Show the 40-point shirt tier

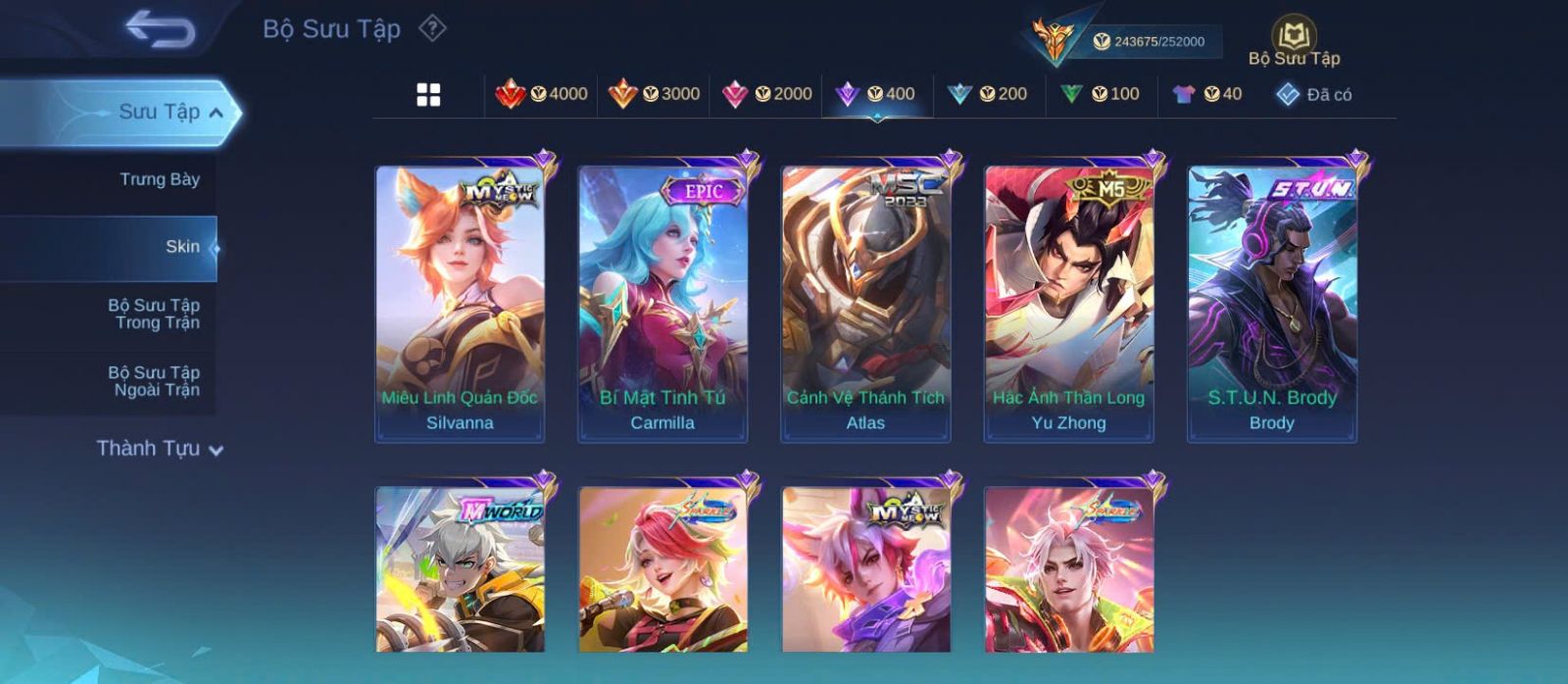coord(1207,94)
